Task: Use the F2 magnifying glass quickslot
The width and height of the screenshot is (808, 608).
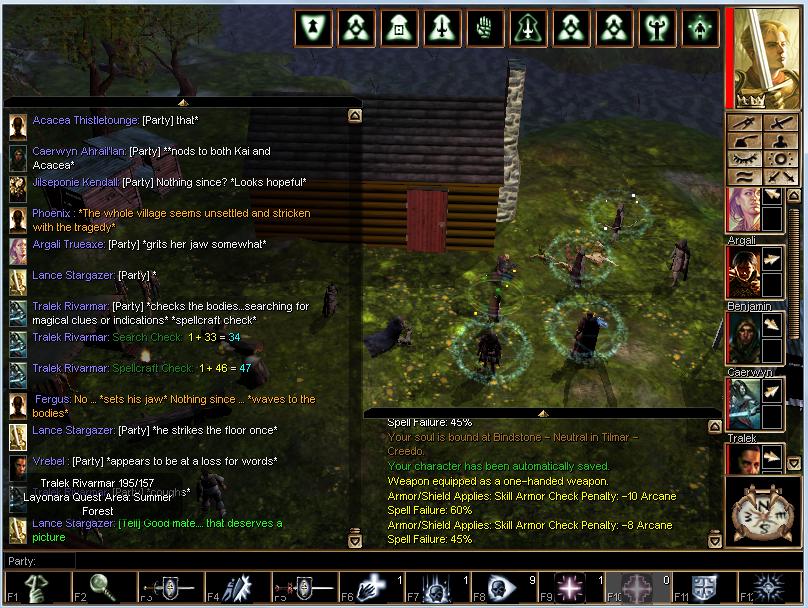Action: 100,588
